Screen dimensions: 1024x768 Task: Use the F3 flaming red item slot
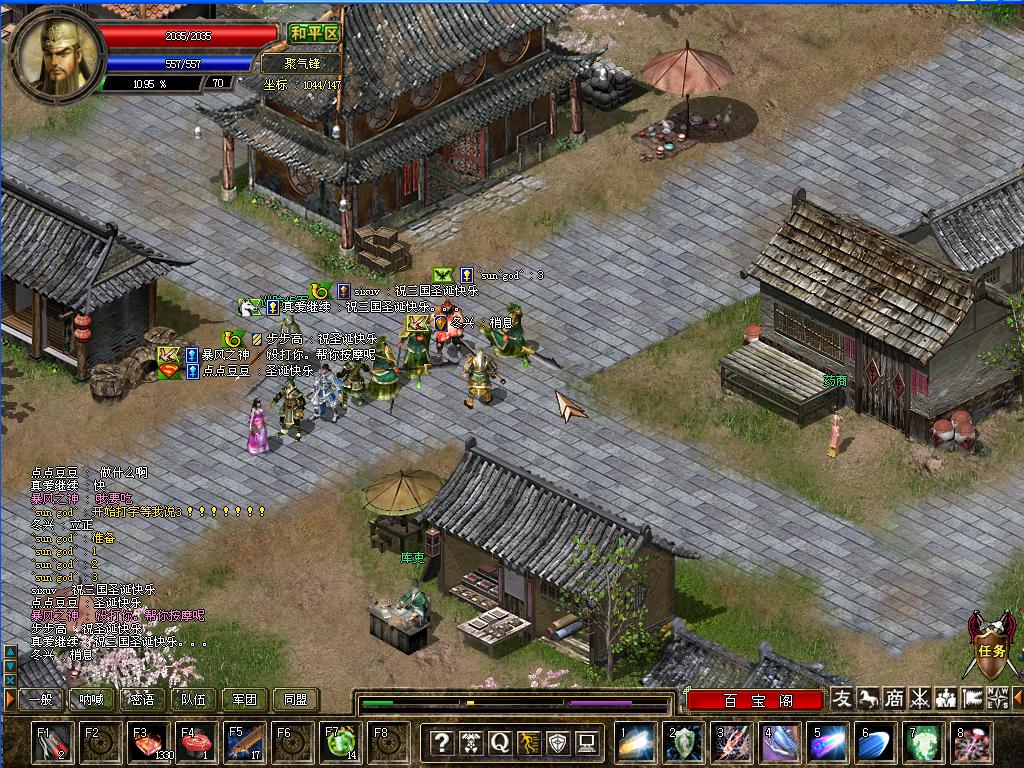(x=147, y=742)
